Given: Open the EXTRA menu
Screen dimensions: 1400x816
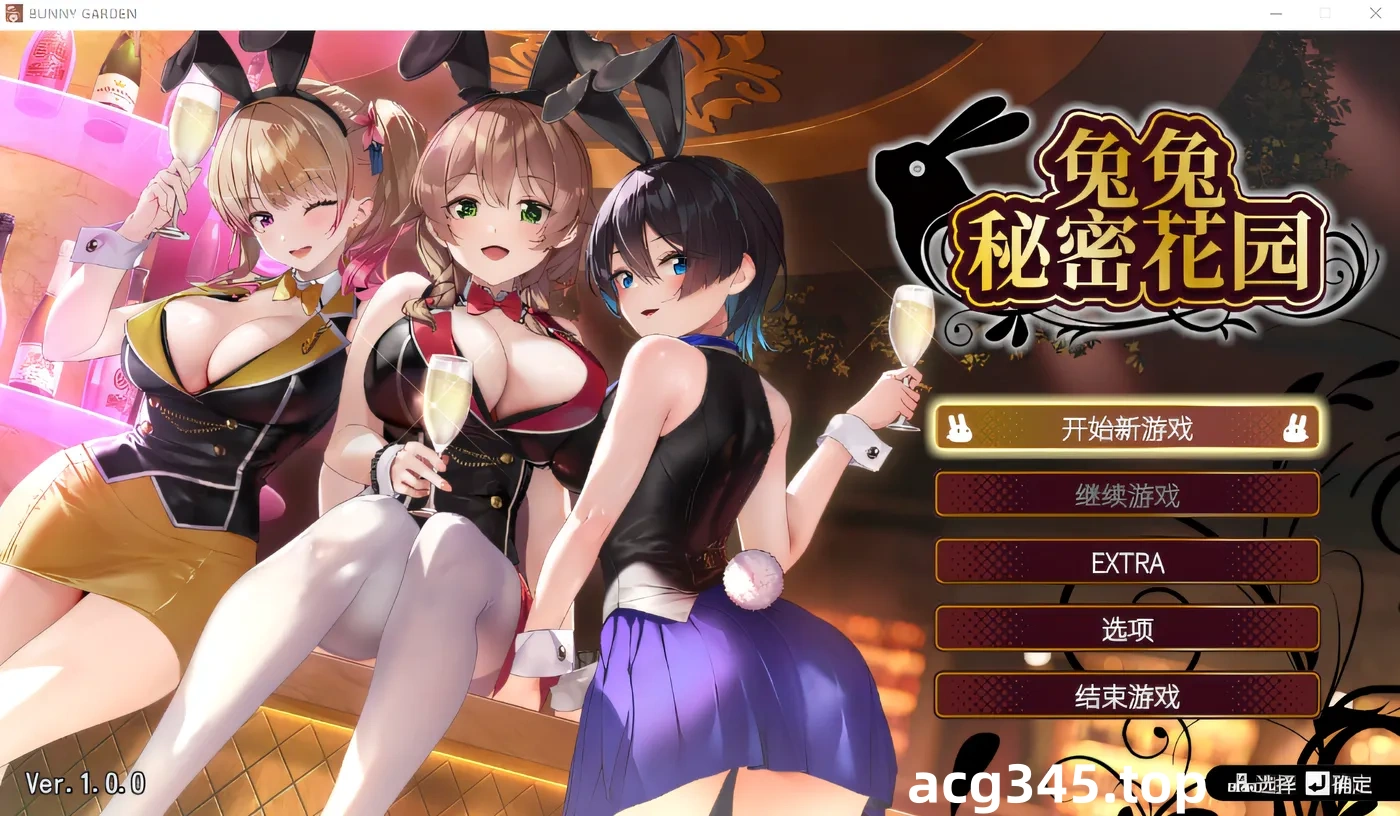Looking at the screenshot, I should pos(1127,562).
